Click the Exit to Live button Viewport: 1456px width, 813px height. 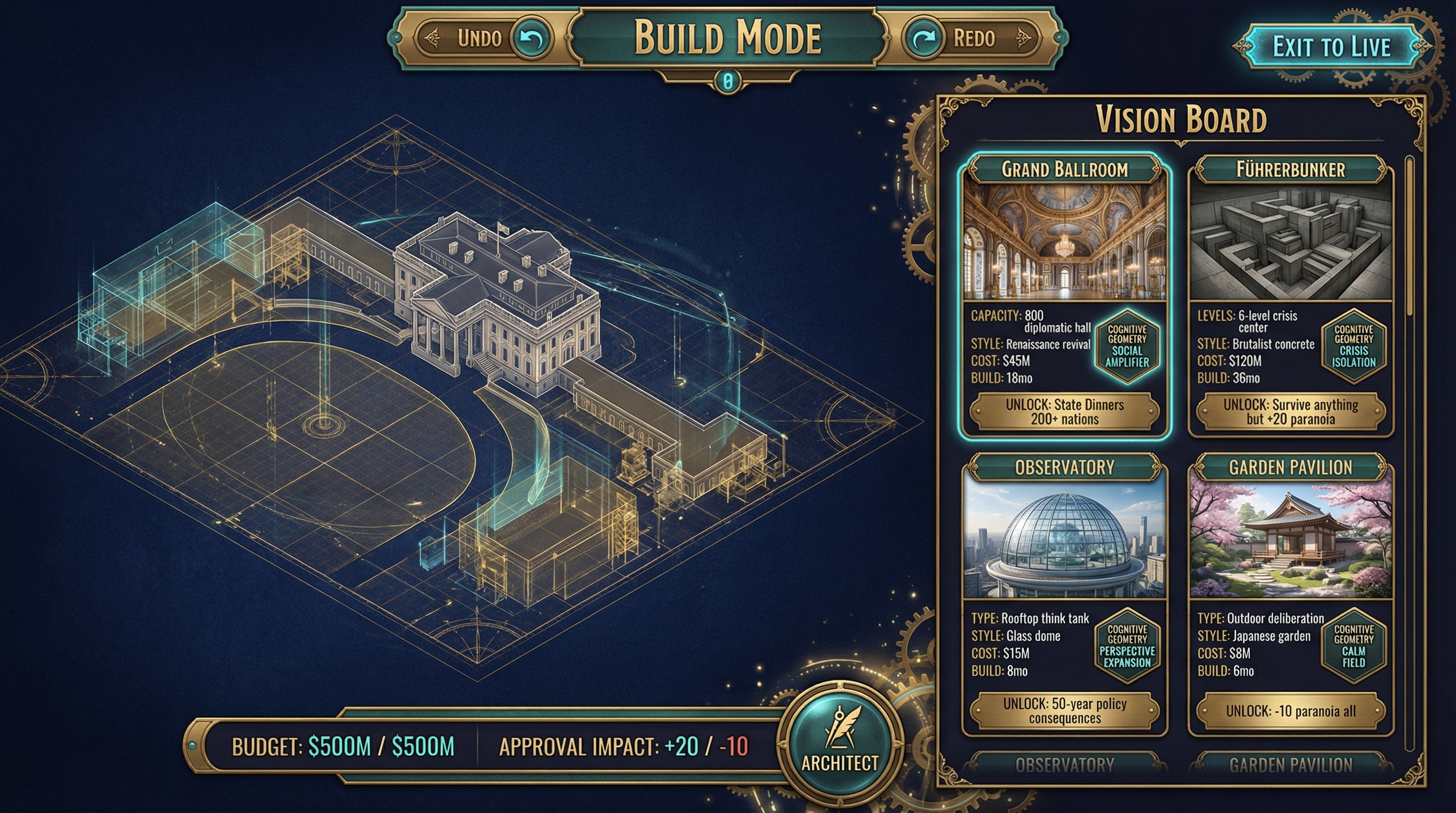[1331, 48]
